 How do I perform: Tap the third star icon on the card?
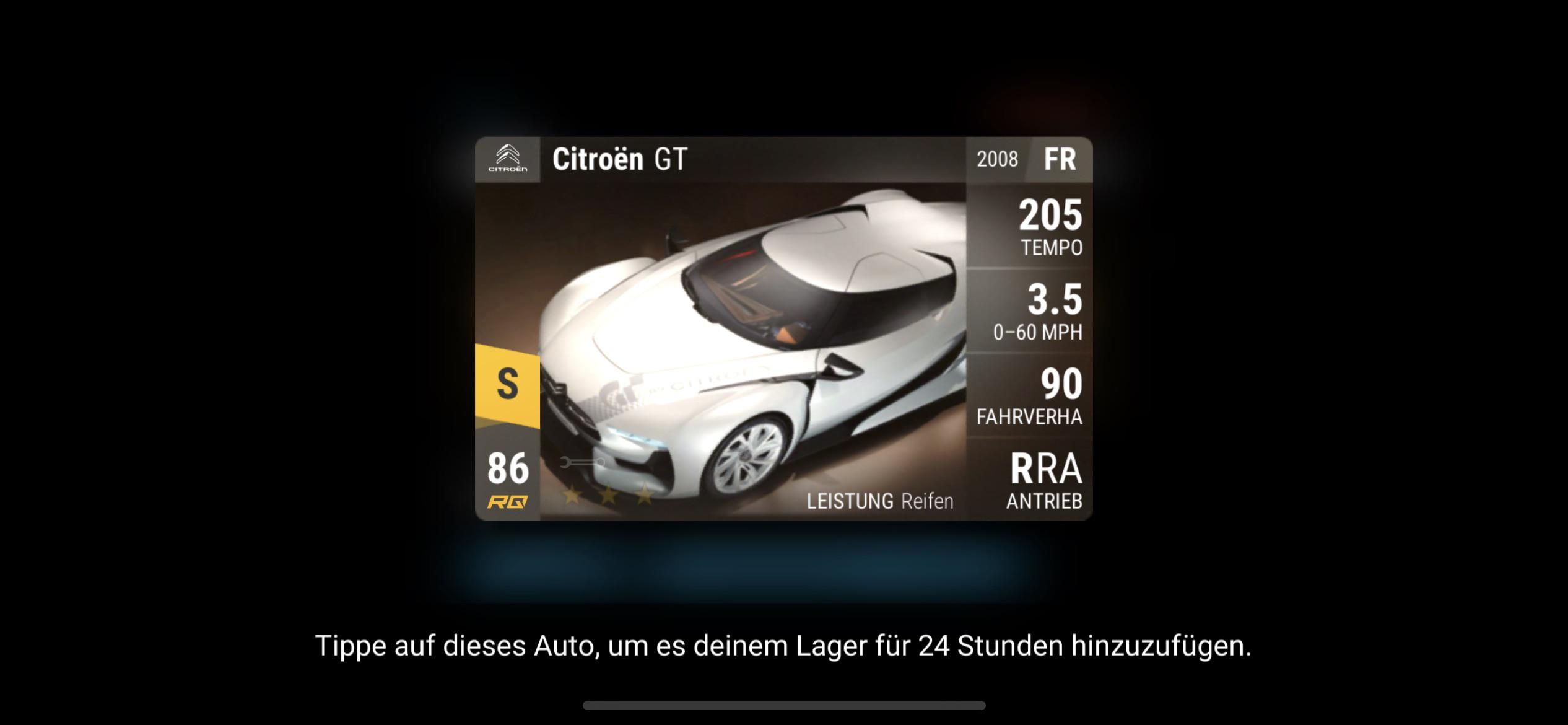(645, 494)
